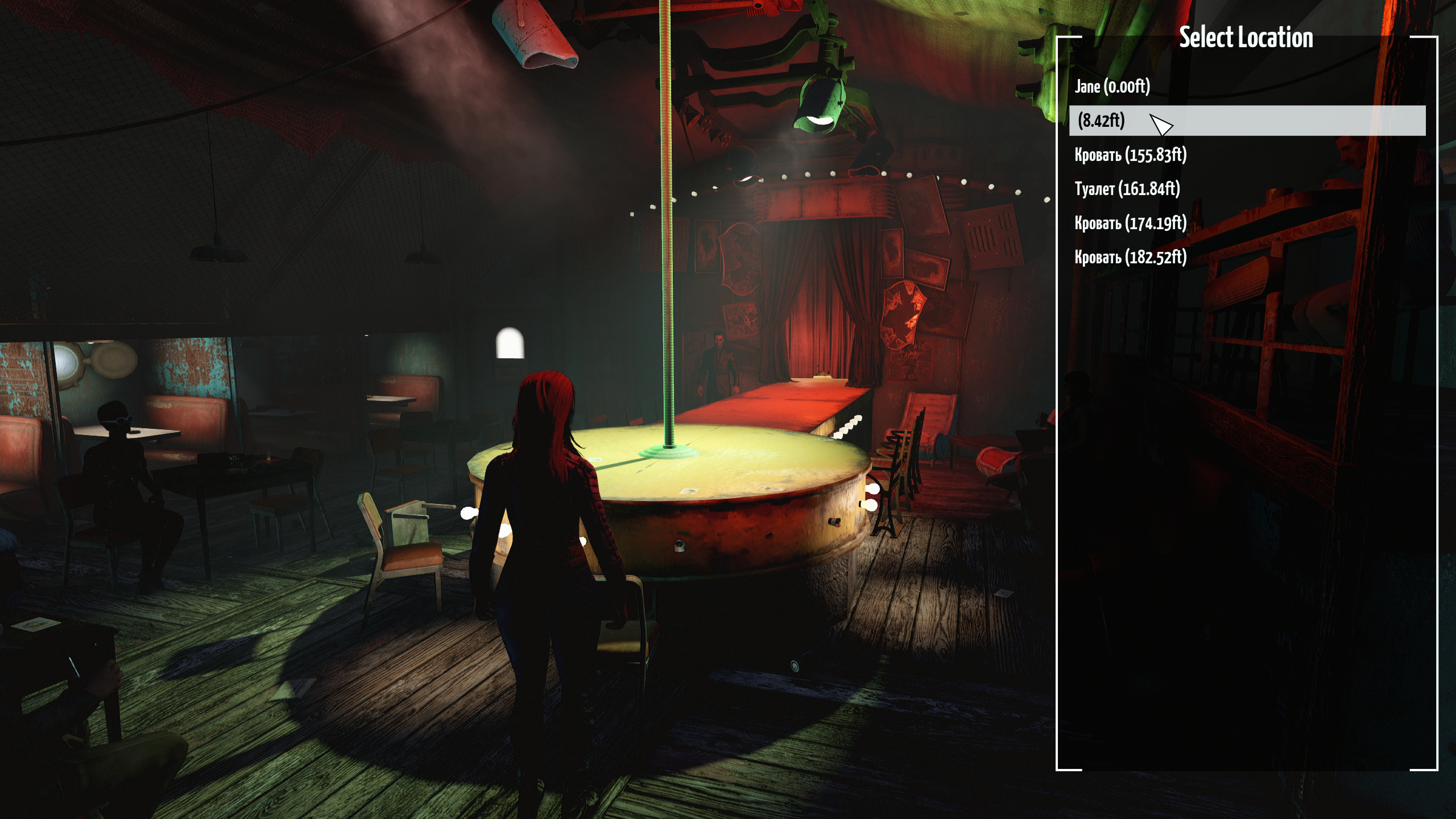Click the mouse cursor arrow on the selected entry
Image resolution: width=1456 pixels, height=819 pixels.
point(1163,124)
